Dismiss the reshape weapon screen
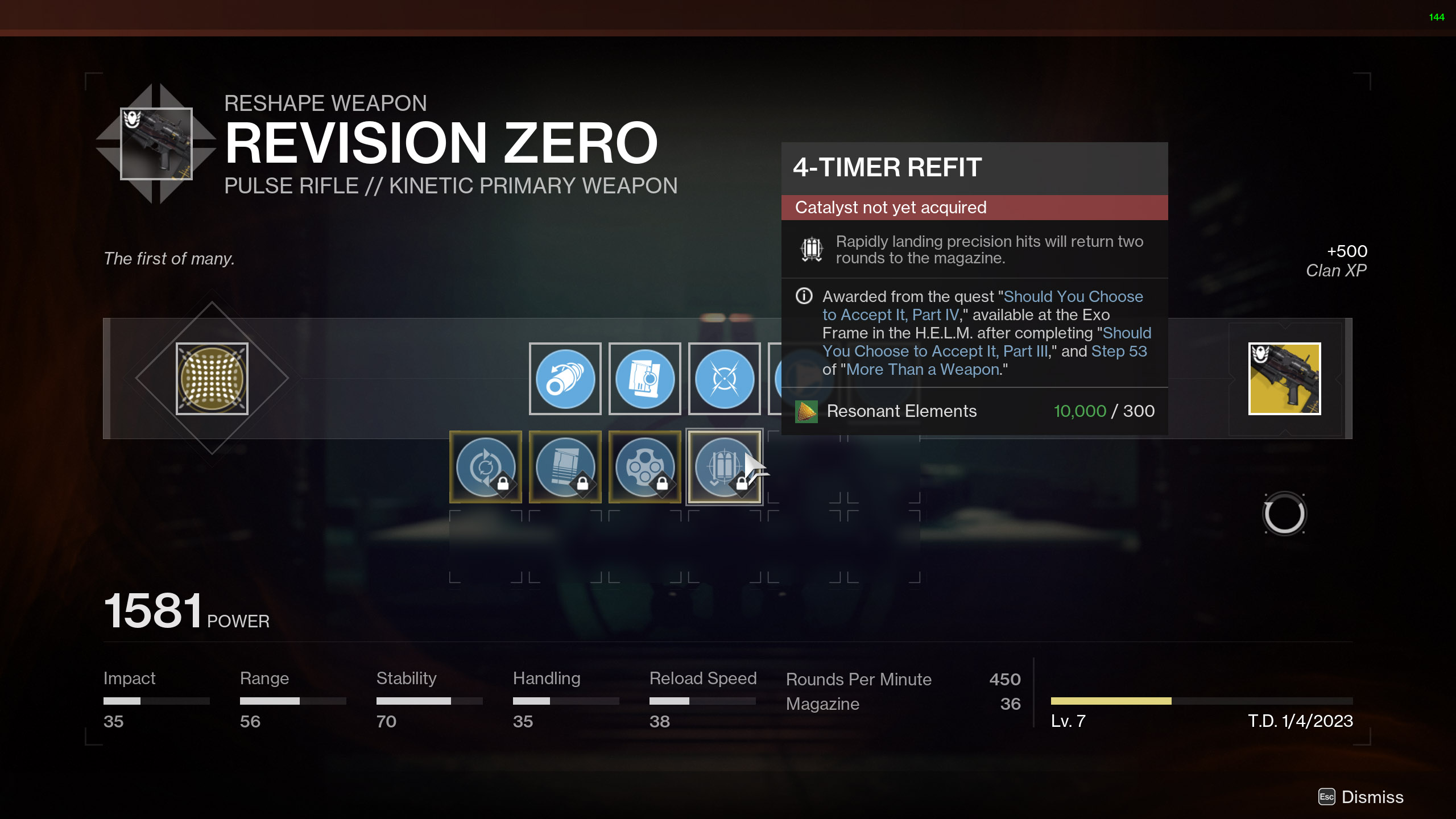 pos(1362,797)
